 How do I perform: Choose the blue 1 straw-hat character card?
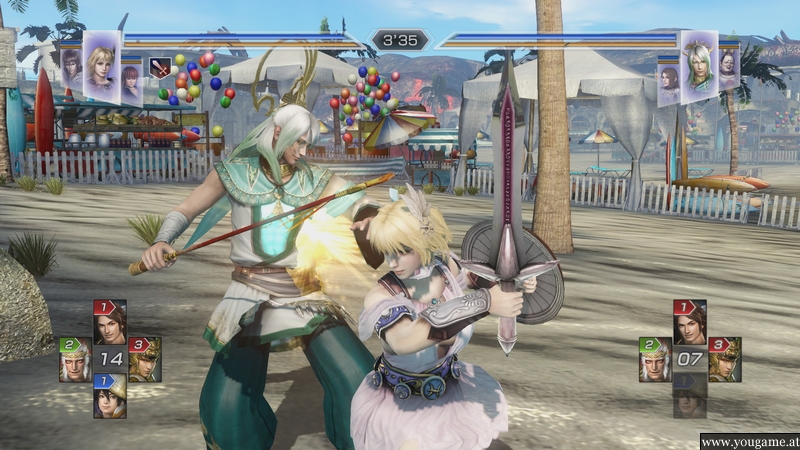(x=109, y=395)
